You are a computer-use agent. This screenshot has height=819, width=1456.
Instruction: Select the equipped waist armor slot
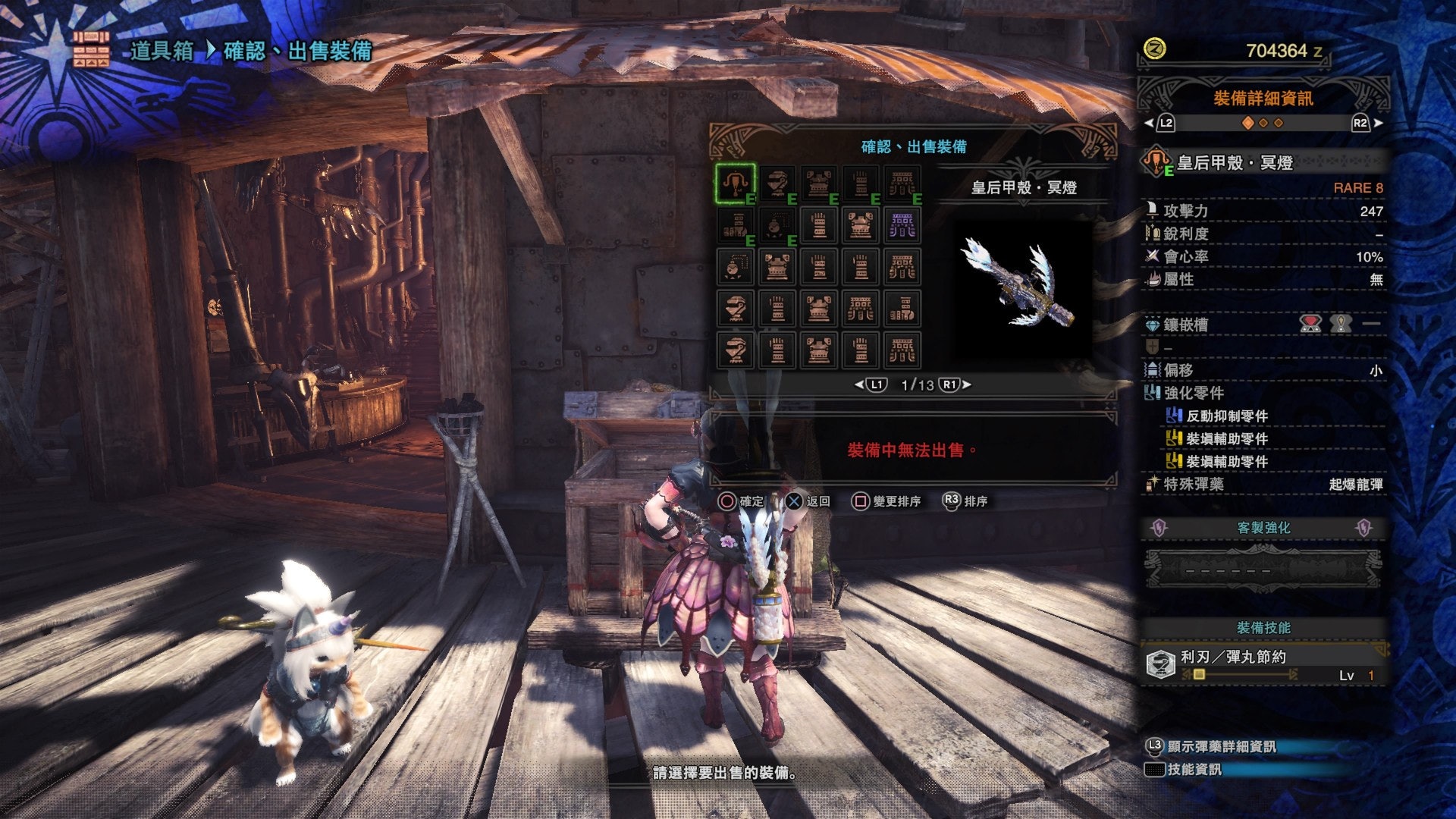902,184
